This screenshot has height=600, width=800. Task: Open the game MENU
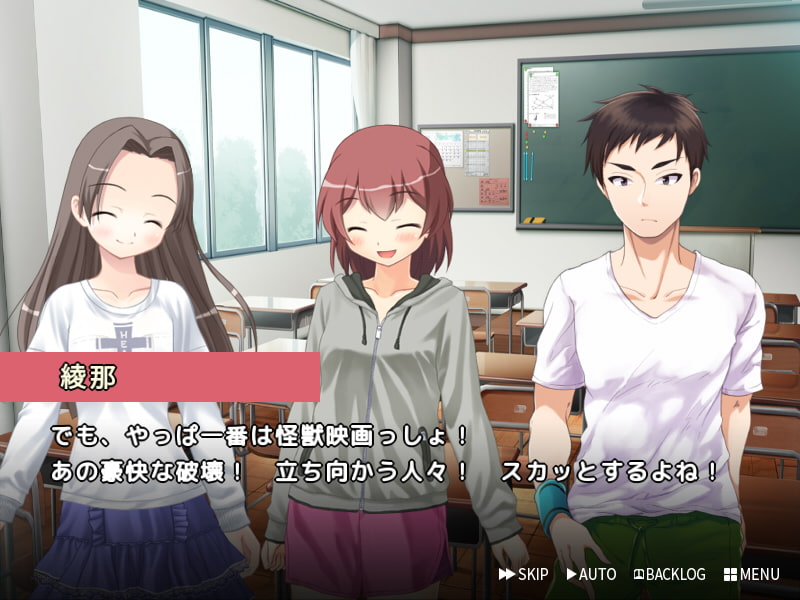coord(751,574)
